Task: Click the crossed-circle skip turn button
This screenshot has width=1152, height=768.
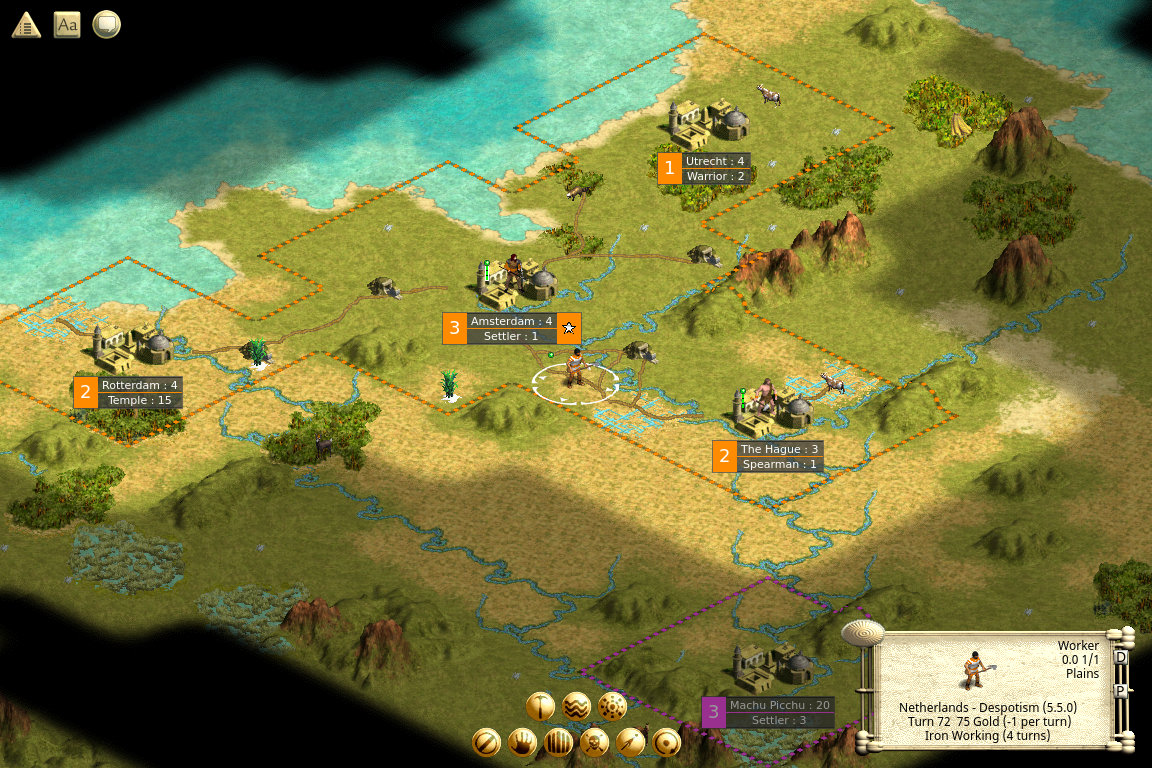Action: click(486, 742)
